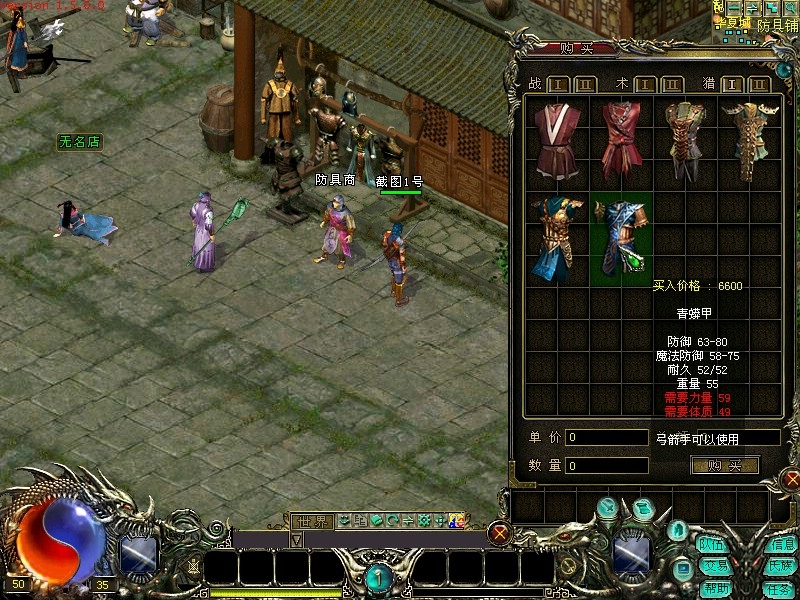
Task: Pick the bronze scale armor item
Action: click(x=685, y=141)
